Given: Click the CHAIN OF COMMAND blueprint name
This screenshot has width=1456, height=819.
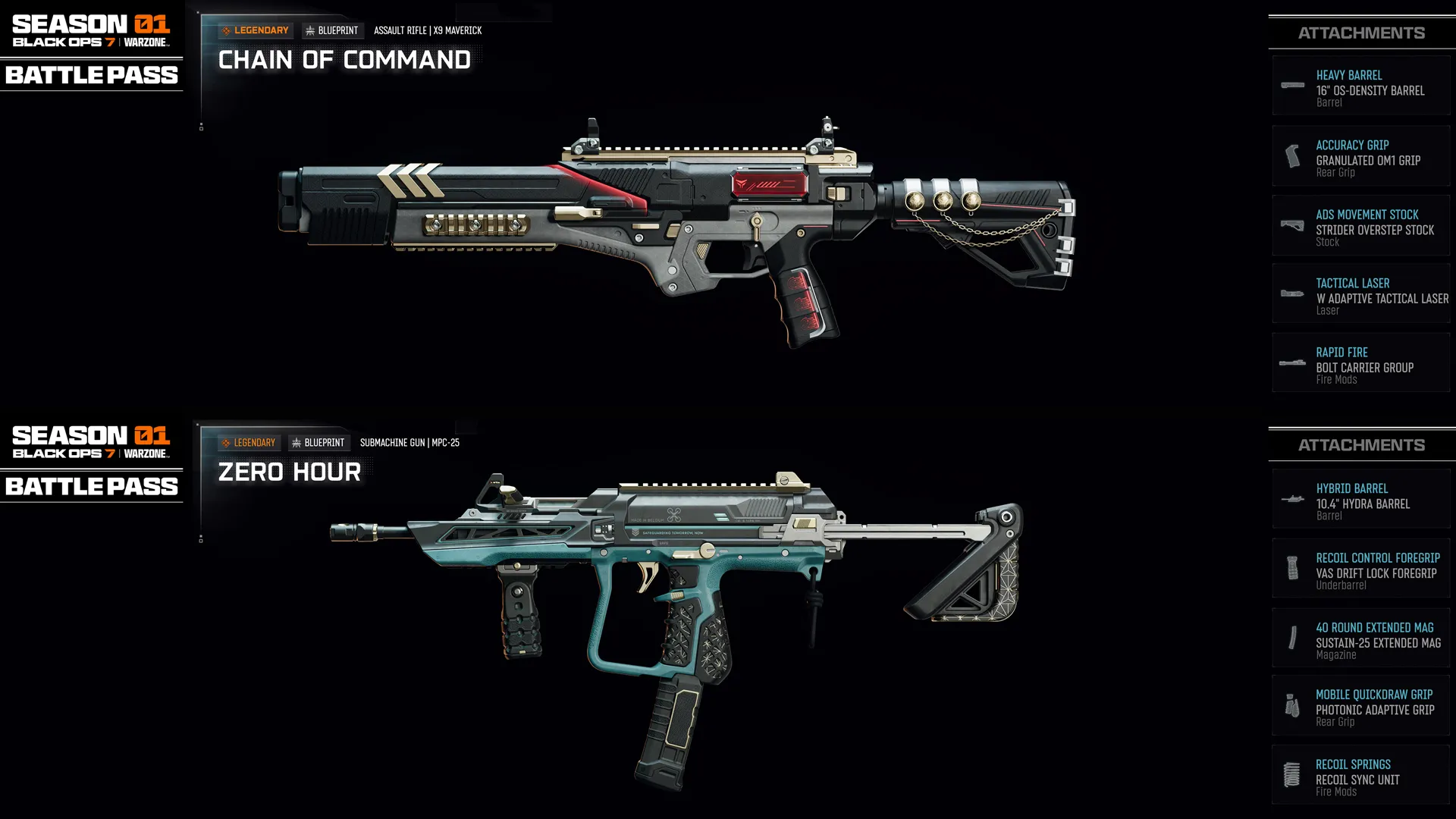Looking at the screenshot, I should coord(344,60).
